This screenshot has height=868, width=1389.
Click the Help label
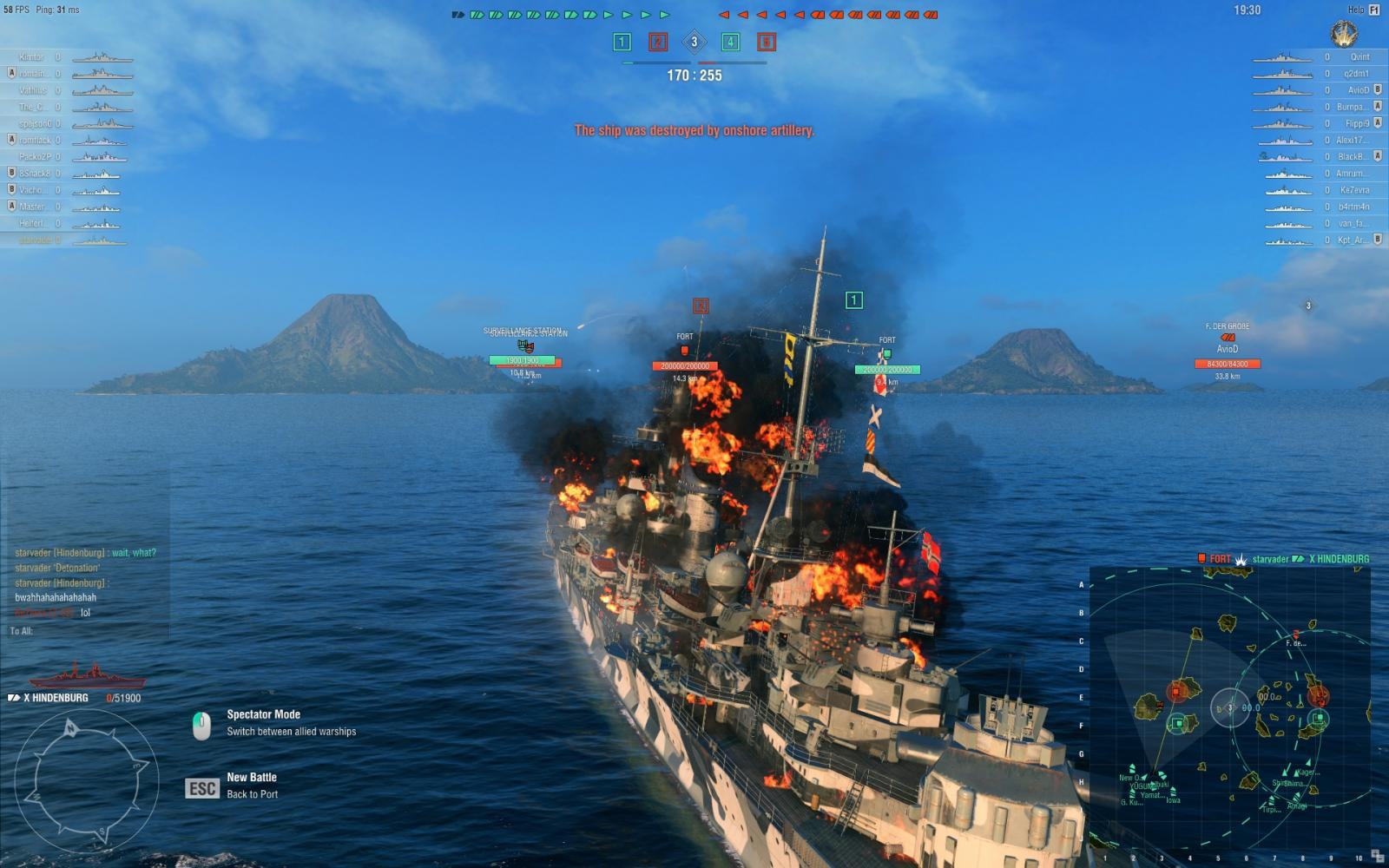tap(1356, 10)
